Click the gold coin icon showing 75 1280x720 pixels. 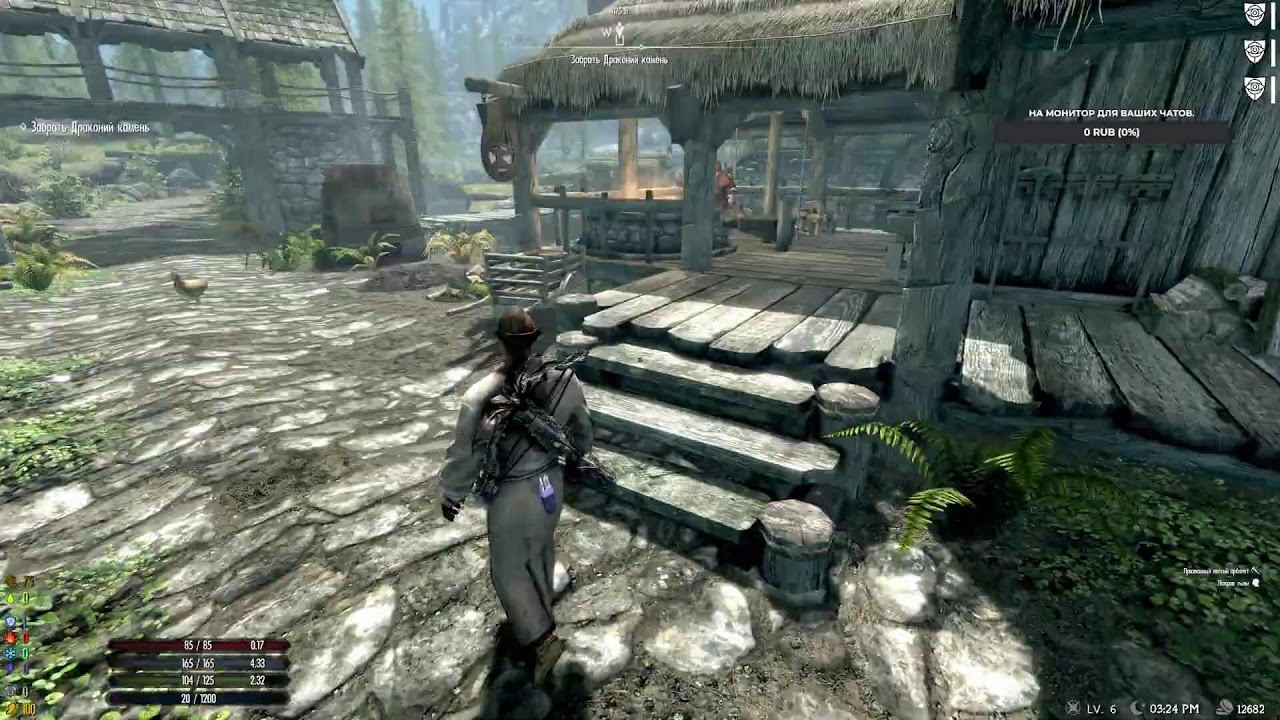point(11,581)
